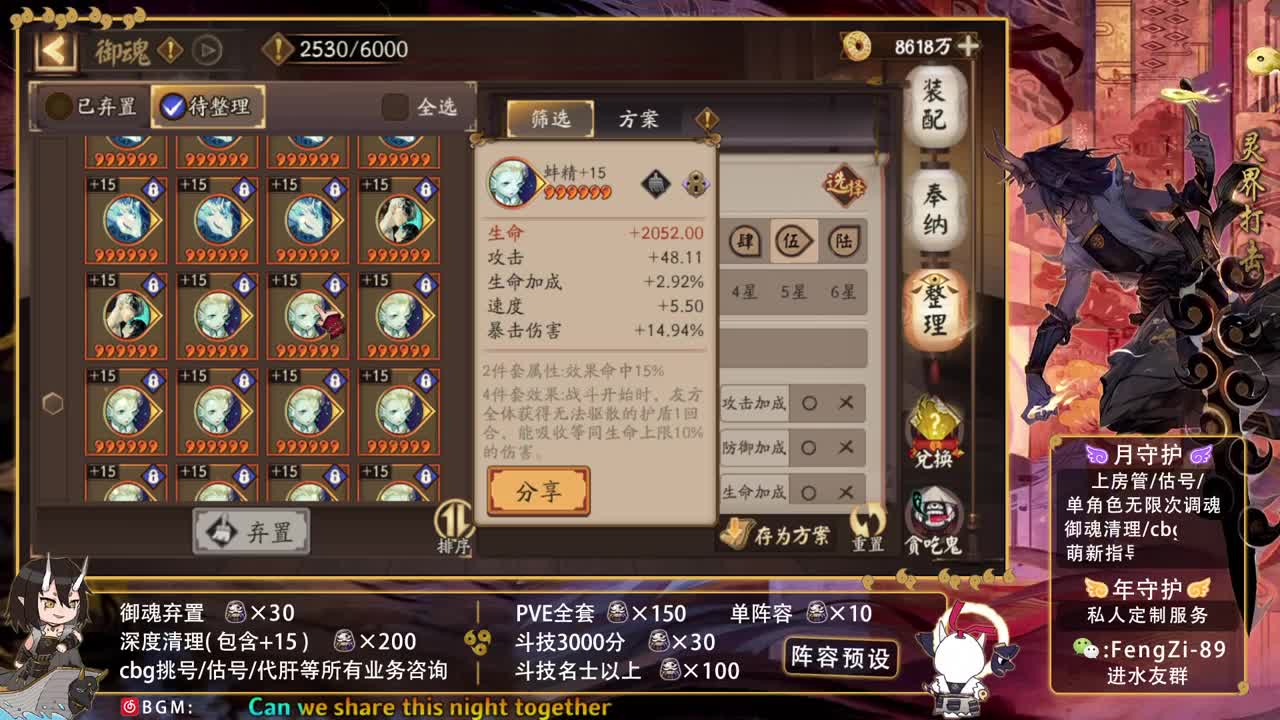
Task: Check the 全选 select-all checkbox
Action: click(x=394, y=108)
